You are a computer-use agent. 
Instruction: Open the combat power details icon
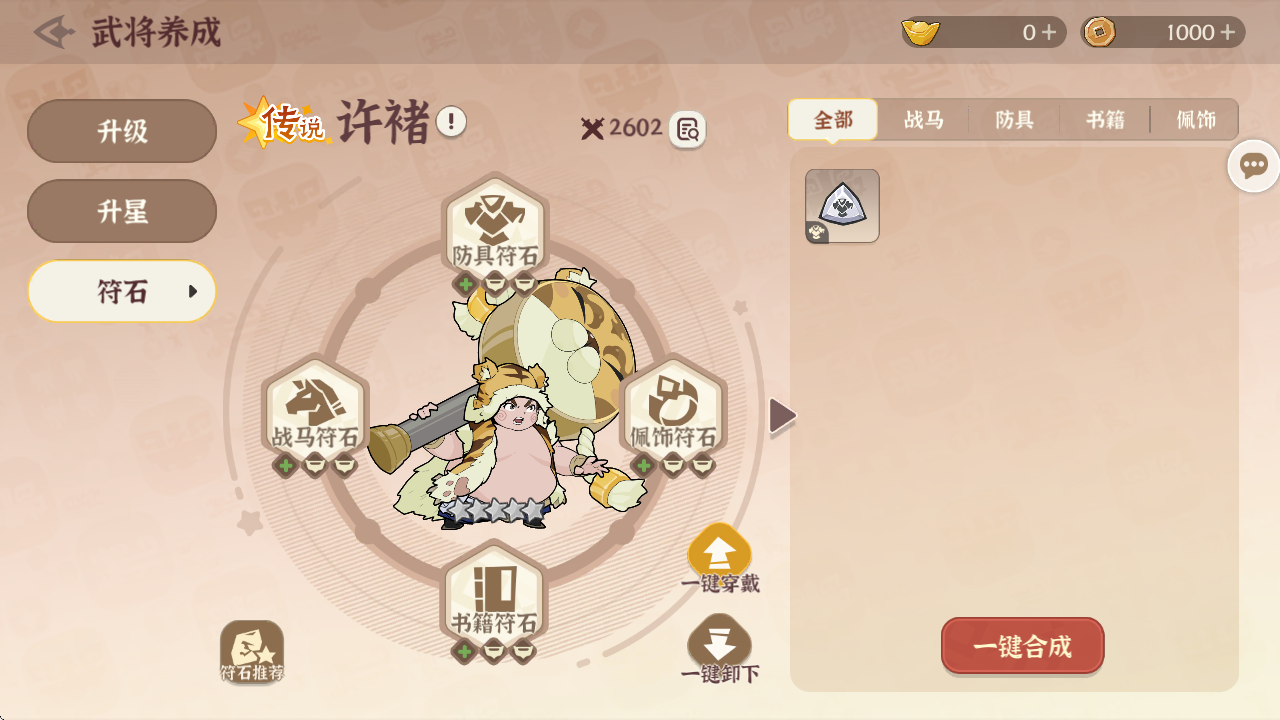coord(687,129)
